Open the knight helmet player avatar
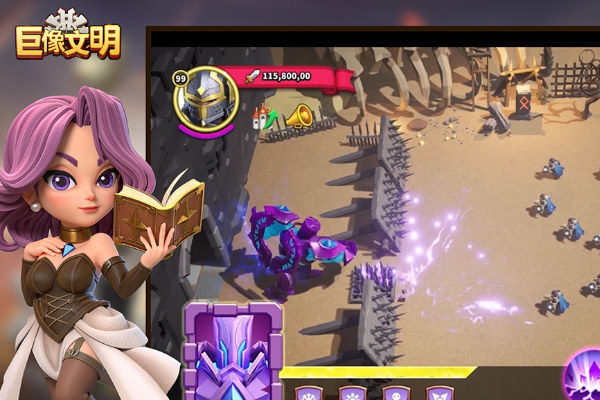 [x=208, y=97]
